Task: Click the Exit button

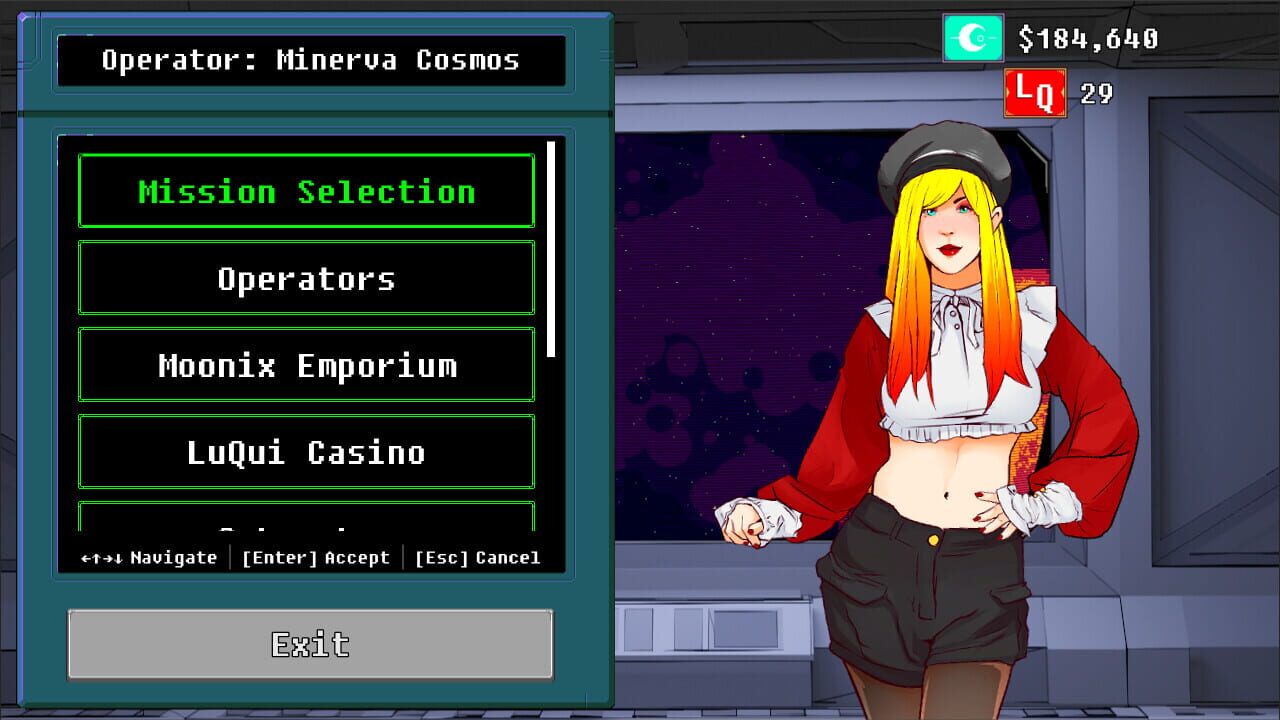Action: point(310,645)
